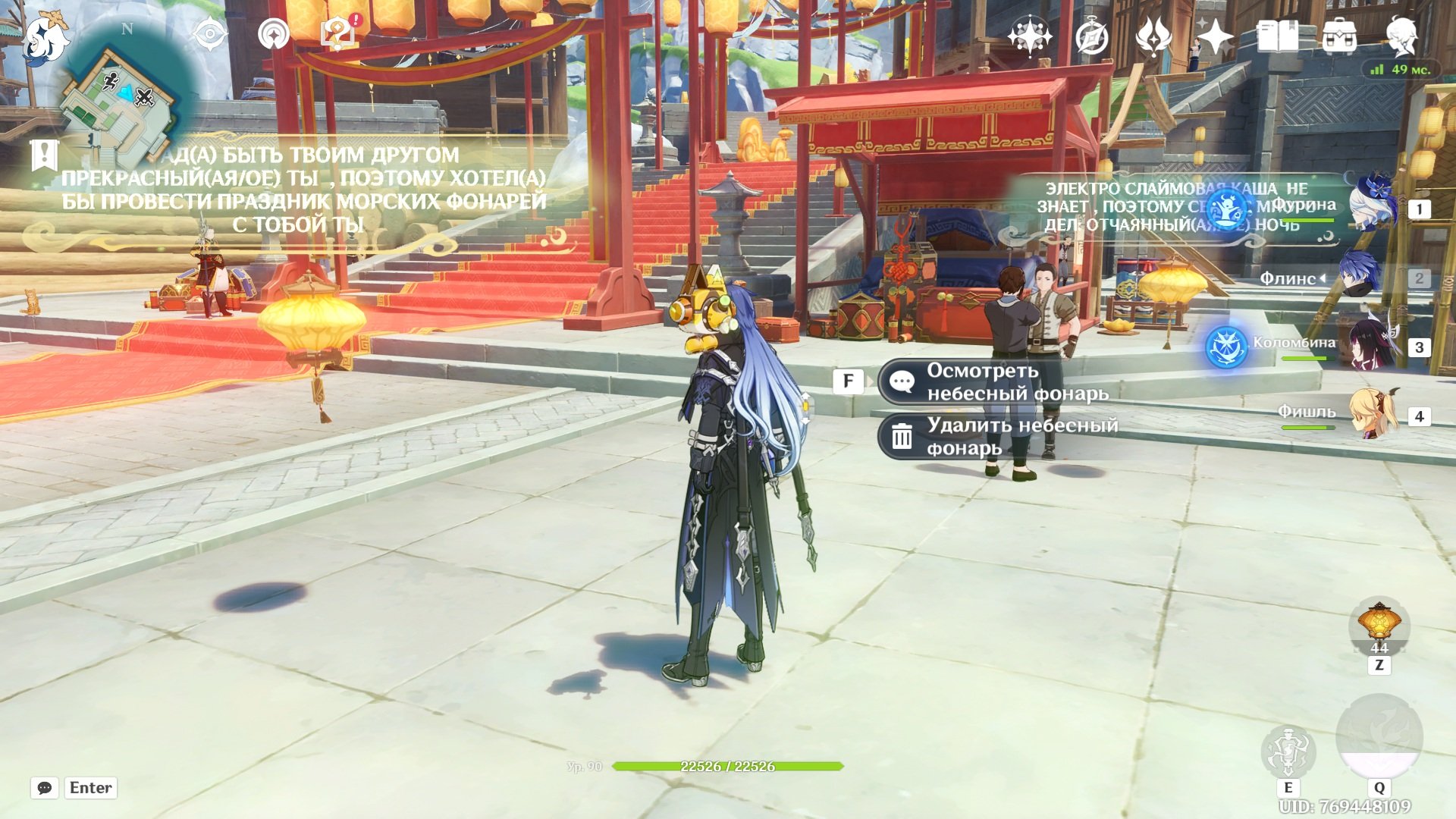Open the adventure compass icon
This screenshot has width=1456, height=819.
1091,36
